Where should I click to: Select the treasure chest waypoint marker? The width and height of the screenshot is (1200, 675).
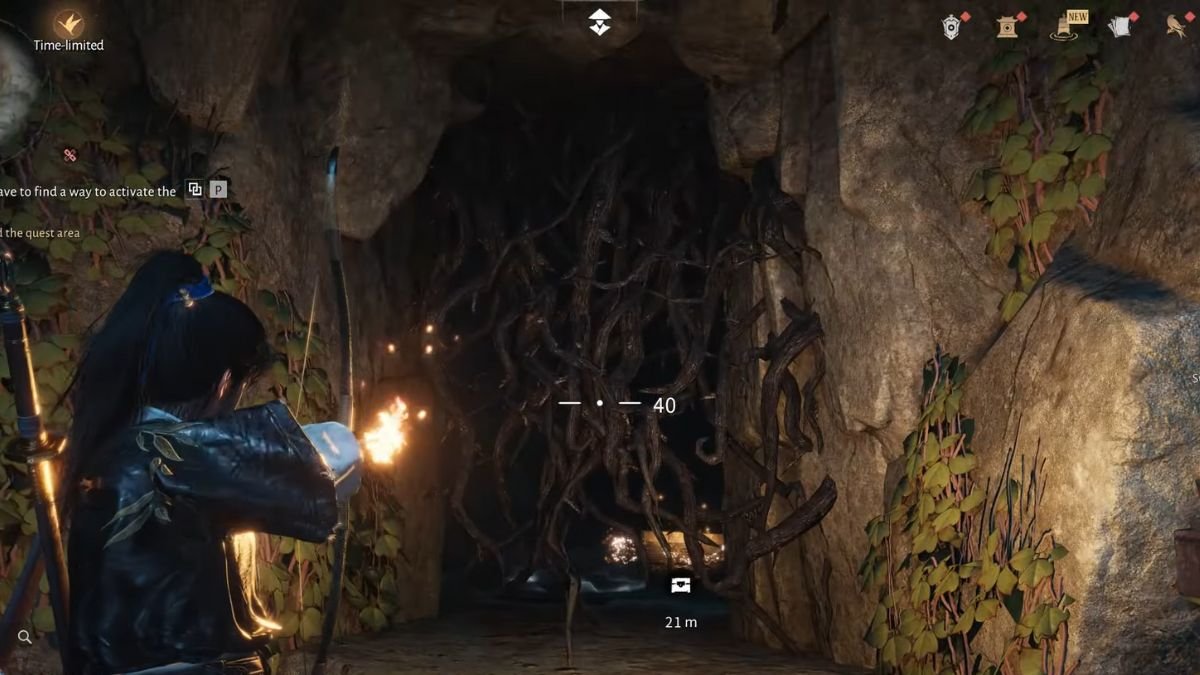tap(681, 584)
